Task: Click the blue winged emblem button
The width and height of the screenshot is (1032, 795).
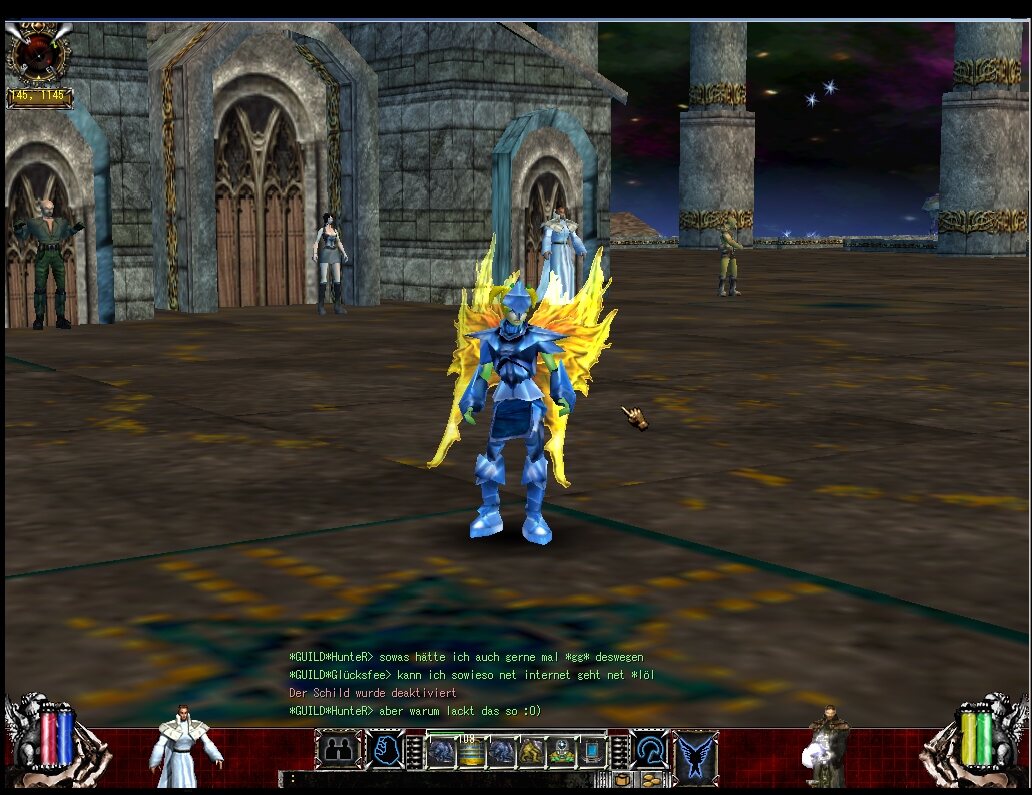Action: (696, 754)
